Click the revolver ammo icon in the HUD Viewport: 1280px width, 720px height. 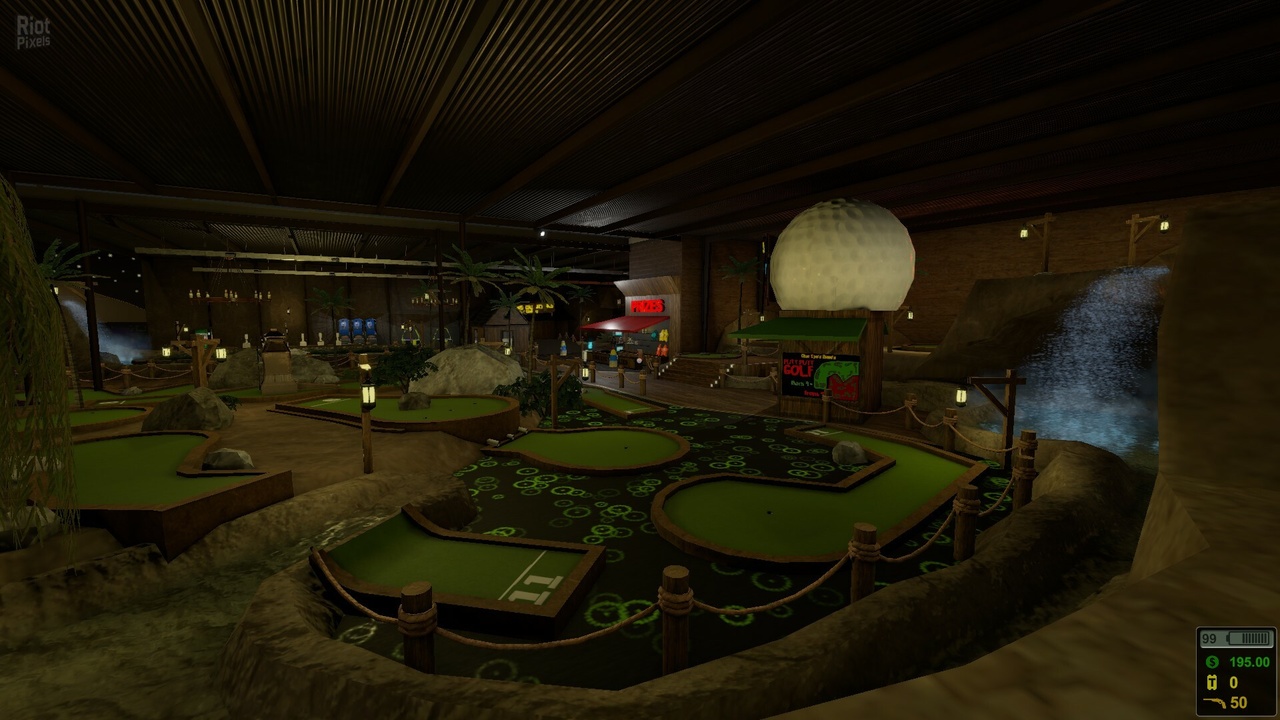1214,702
